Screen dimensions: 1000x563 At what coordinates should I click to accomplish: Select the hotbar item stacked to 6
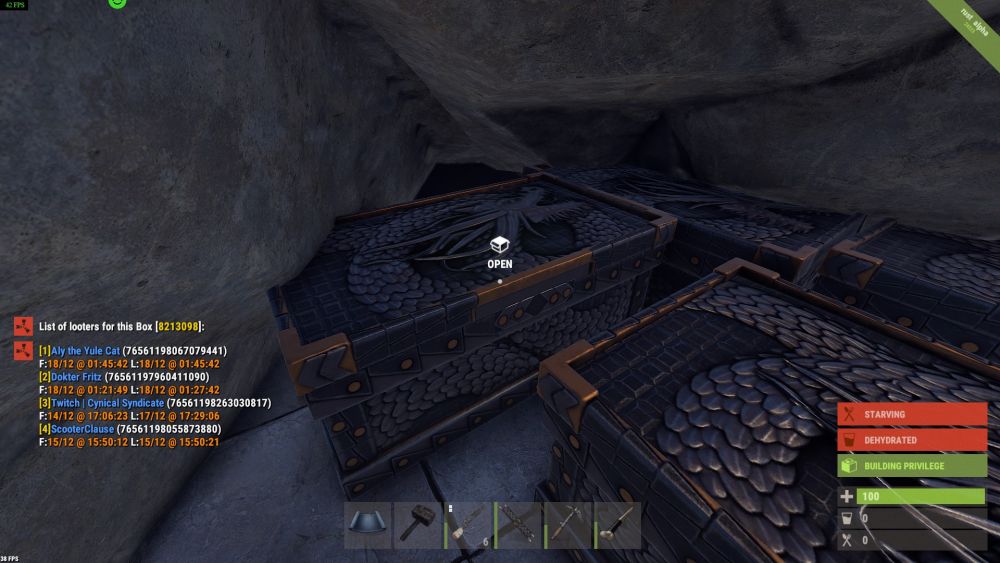coord(468,525)
